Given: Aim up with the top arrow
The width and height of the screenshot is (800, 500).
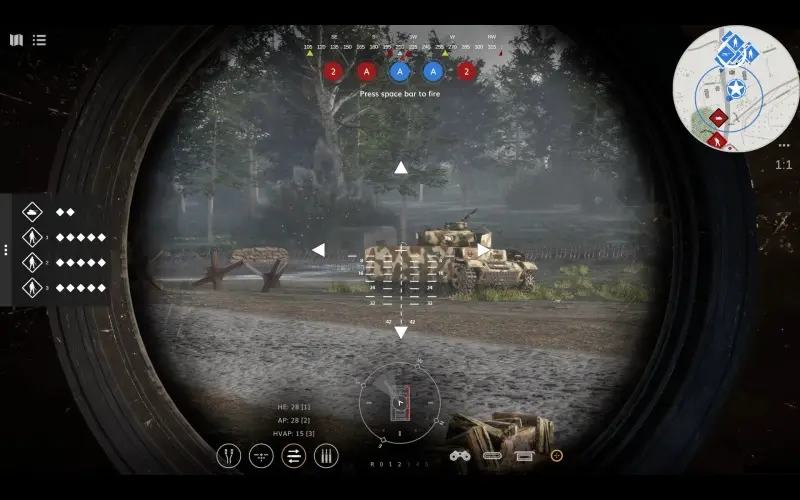Looking at the screenshot, I should pyautogui.click(x=400, y=168).
